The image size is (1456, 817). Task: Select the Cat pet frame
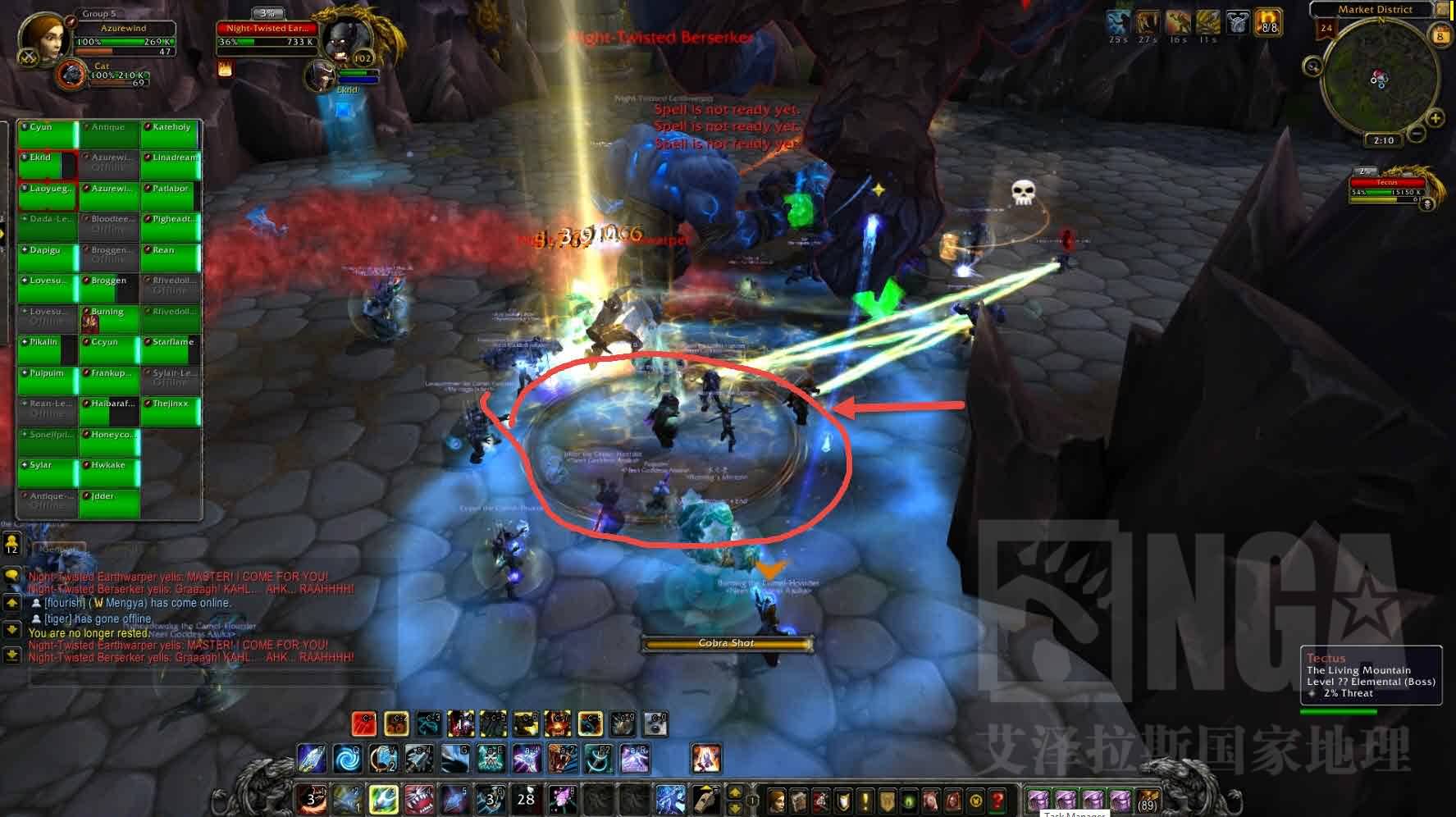(x=74, y=75)
